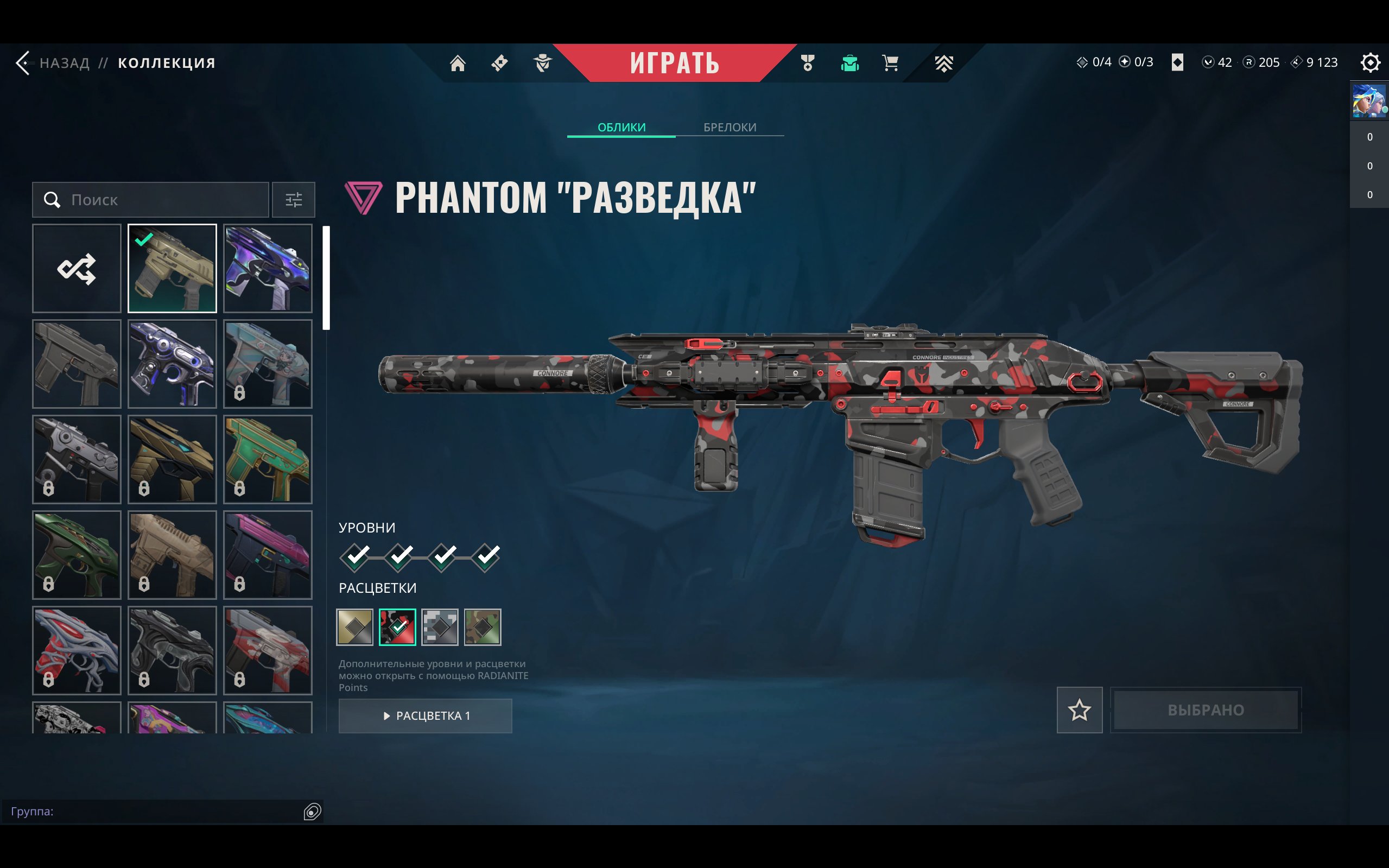Mark the skin as favorite with star
The image size is (1389, 868).
[1079, 710]
